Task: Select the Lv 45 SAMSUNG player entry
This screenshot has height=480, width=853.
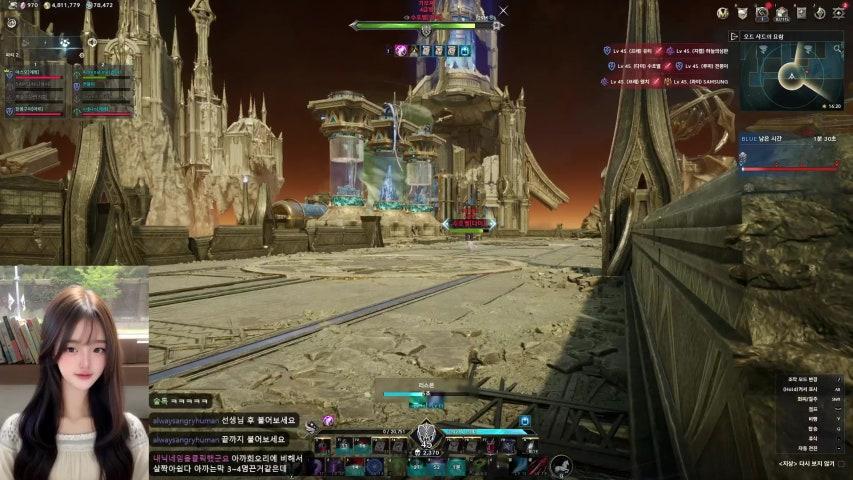Action: [x=700, y=81]
